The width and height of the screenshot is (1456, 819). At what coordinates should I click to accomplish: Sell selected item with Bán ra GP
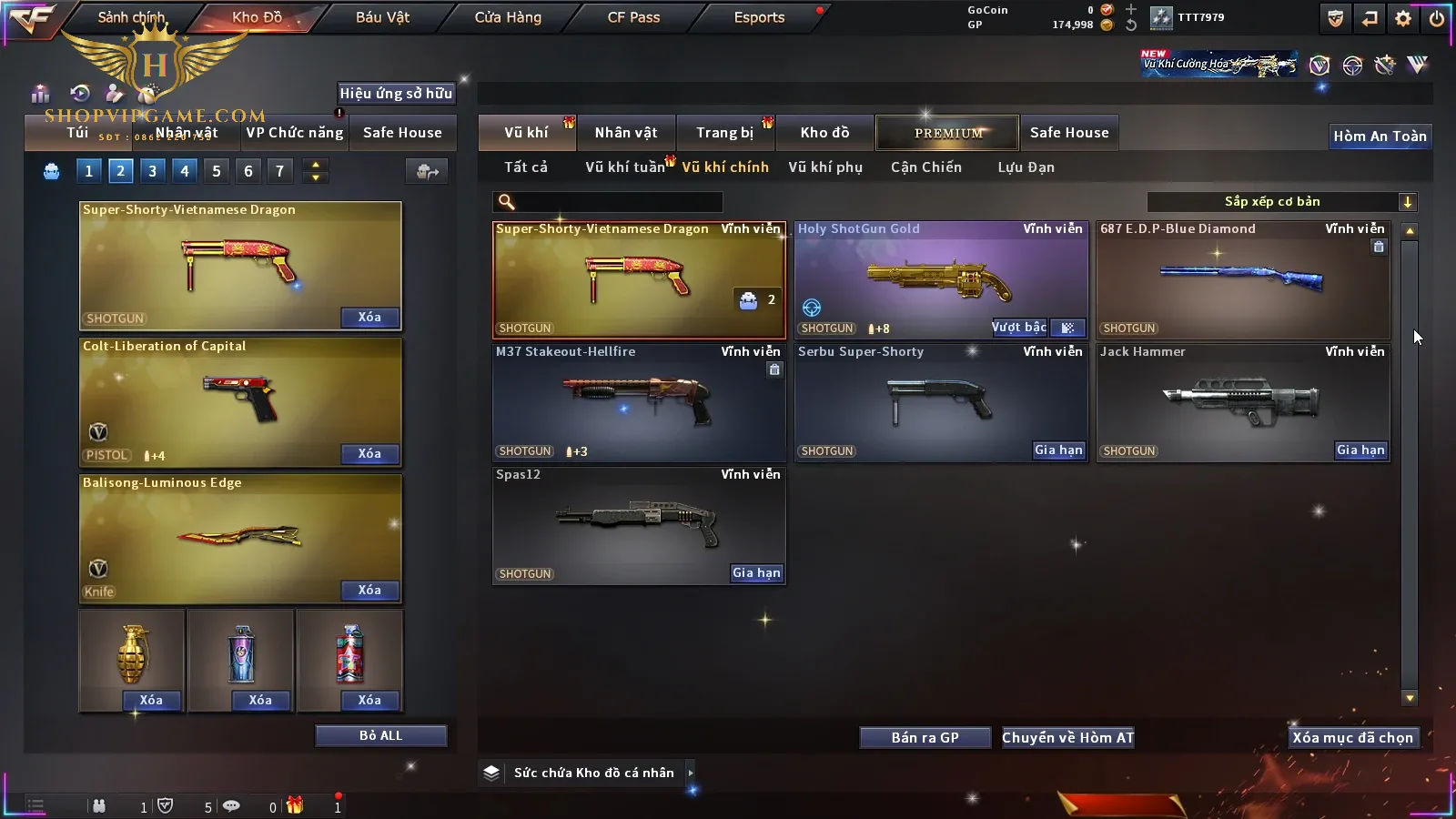pos(925,738)
